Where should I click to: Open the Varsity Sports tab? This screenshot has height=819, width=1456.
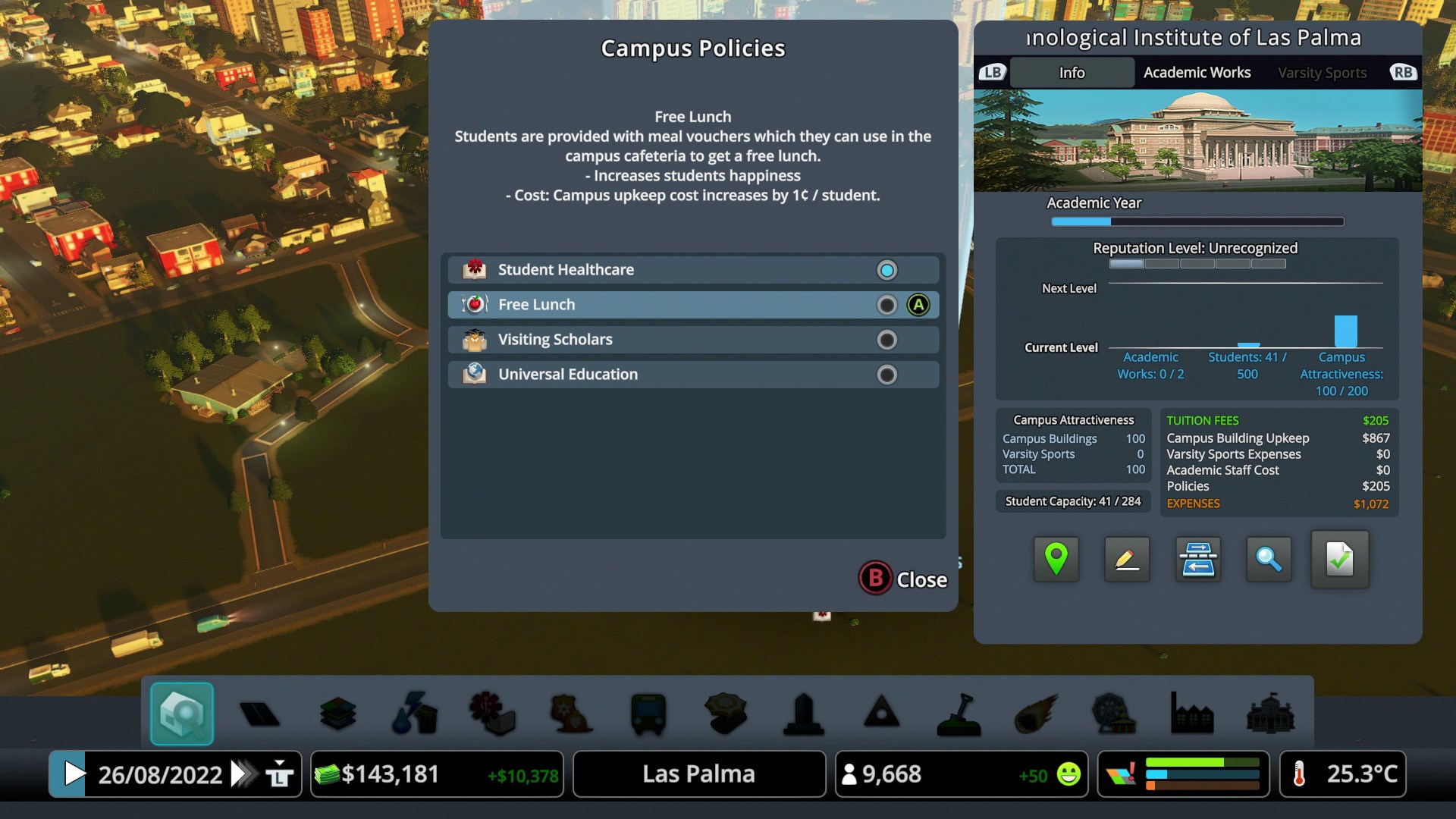[1322, 73]
